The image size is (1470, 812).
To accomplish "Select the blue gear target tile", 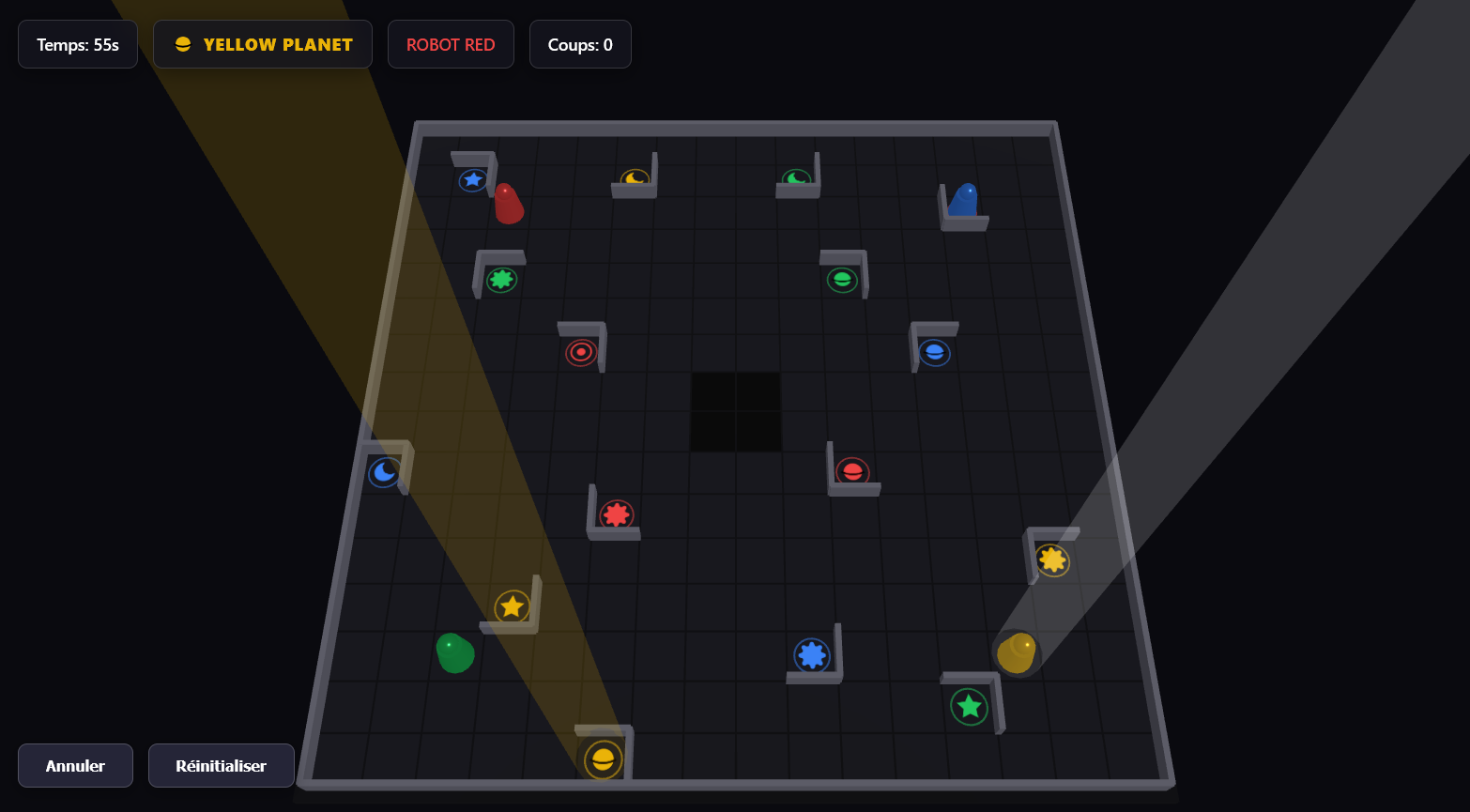I will (813, 654).
